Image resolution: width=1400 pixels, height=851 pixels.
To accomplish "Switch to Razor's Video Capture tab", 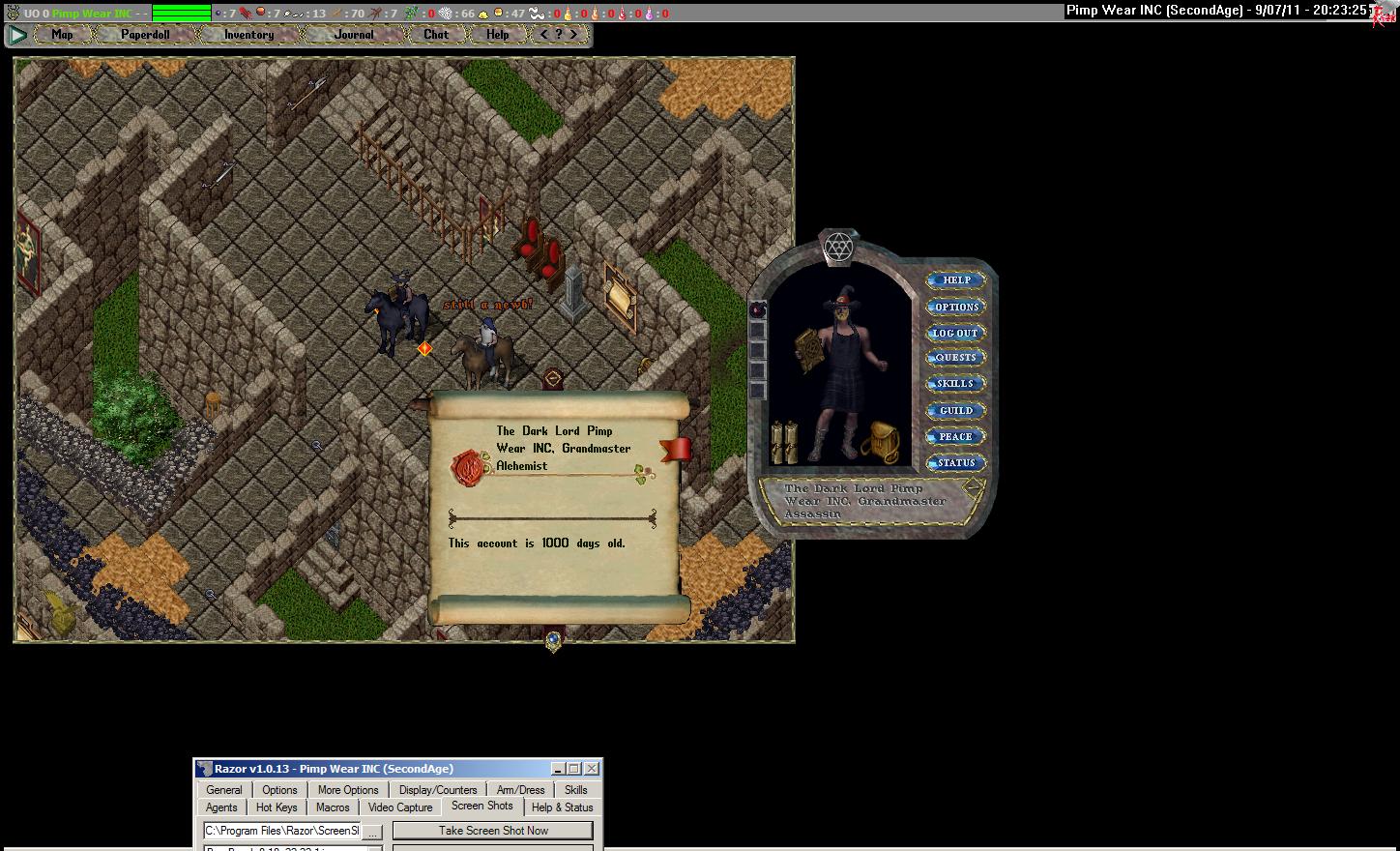I will click(400, 807).
